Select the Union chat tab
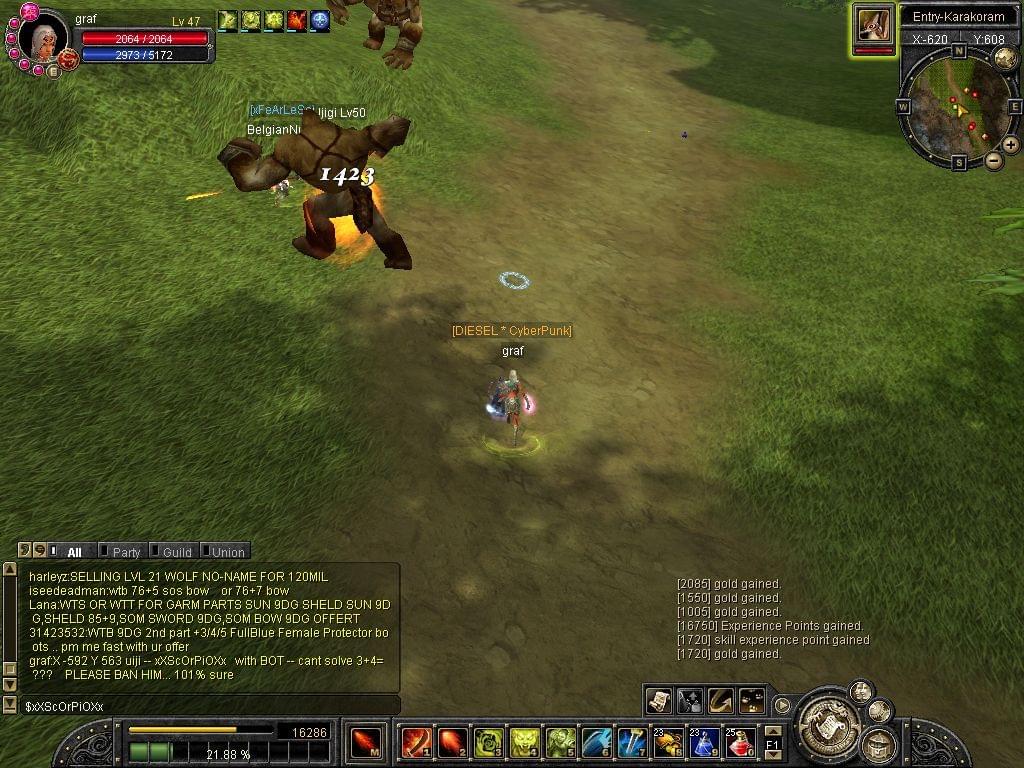The image size is (1024, 768). pos(227,552)
